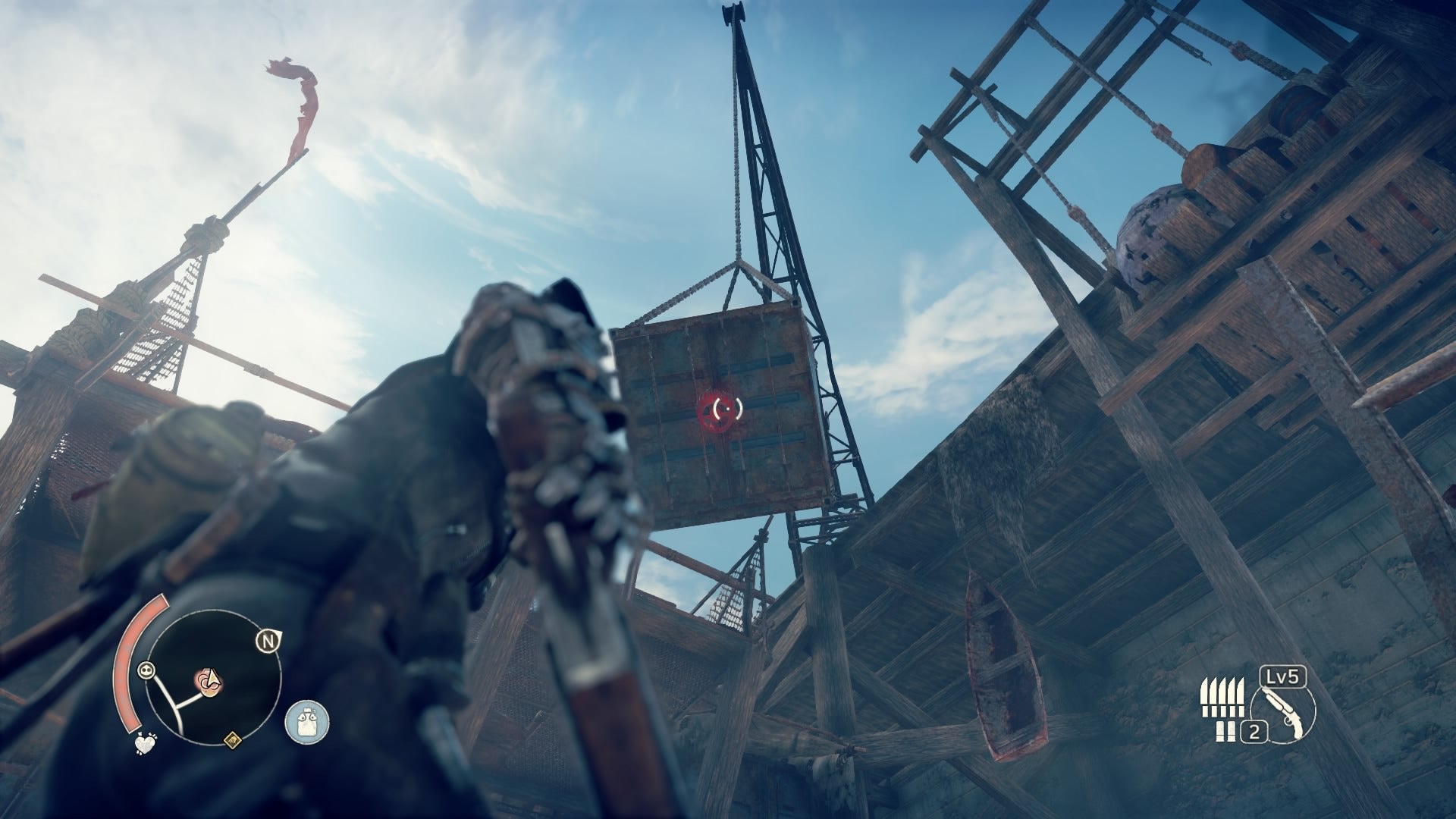Screen dimensions: 1456x819
Task: Click the heart health icon below the minimap
Action: (x=146, y=743)
